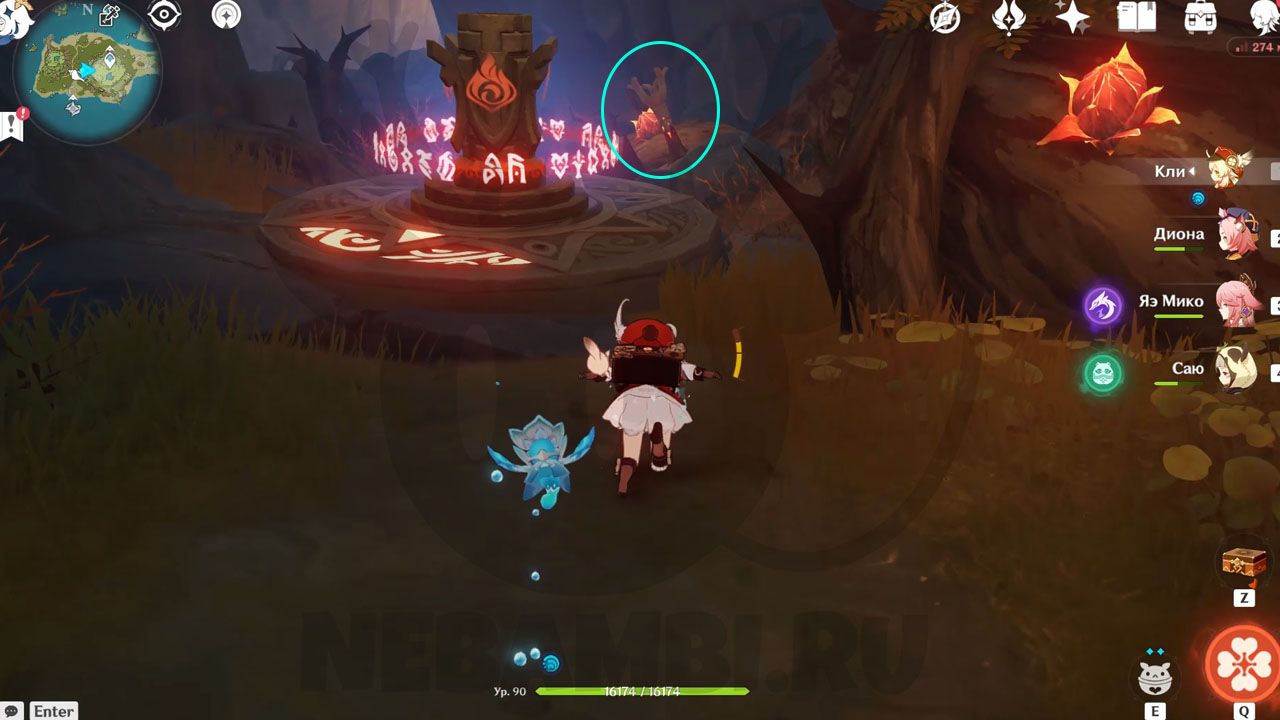Open the backpack inventory

click(1199, 17)
